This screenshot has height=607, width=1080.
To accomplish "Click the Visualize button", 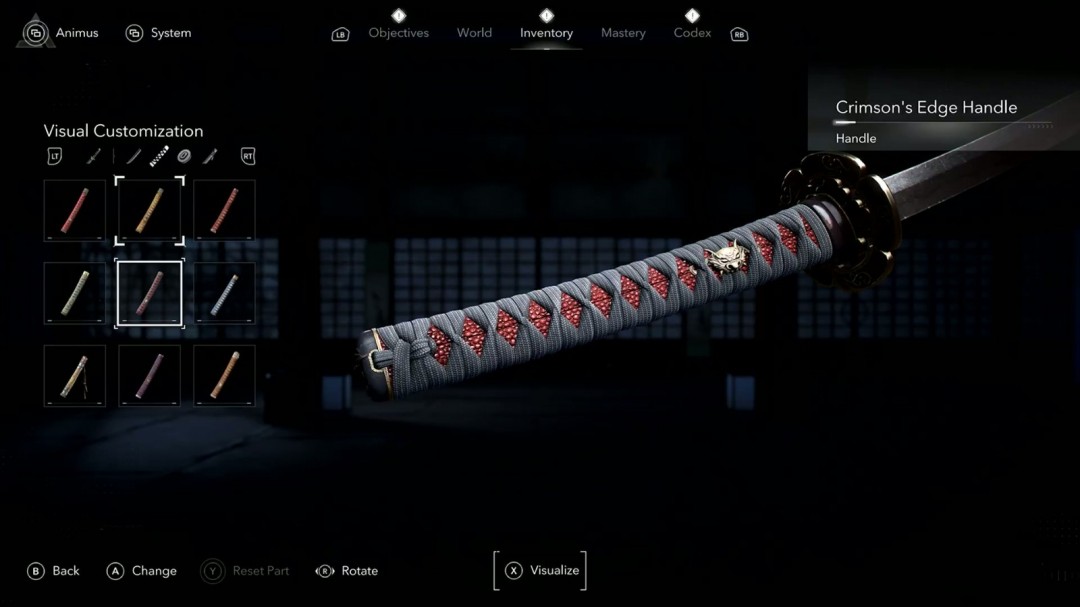I will click(541, 570).
